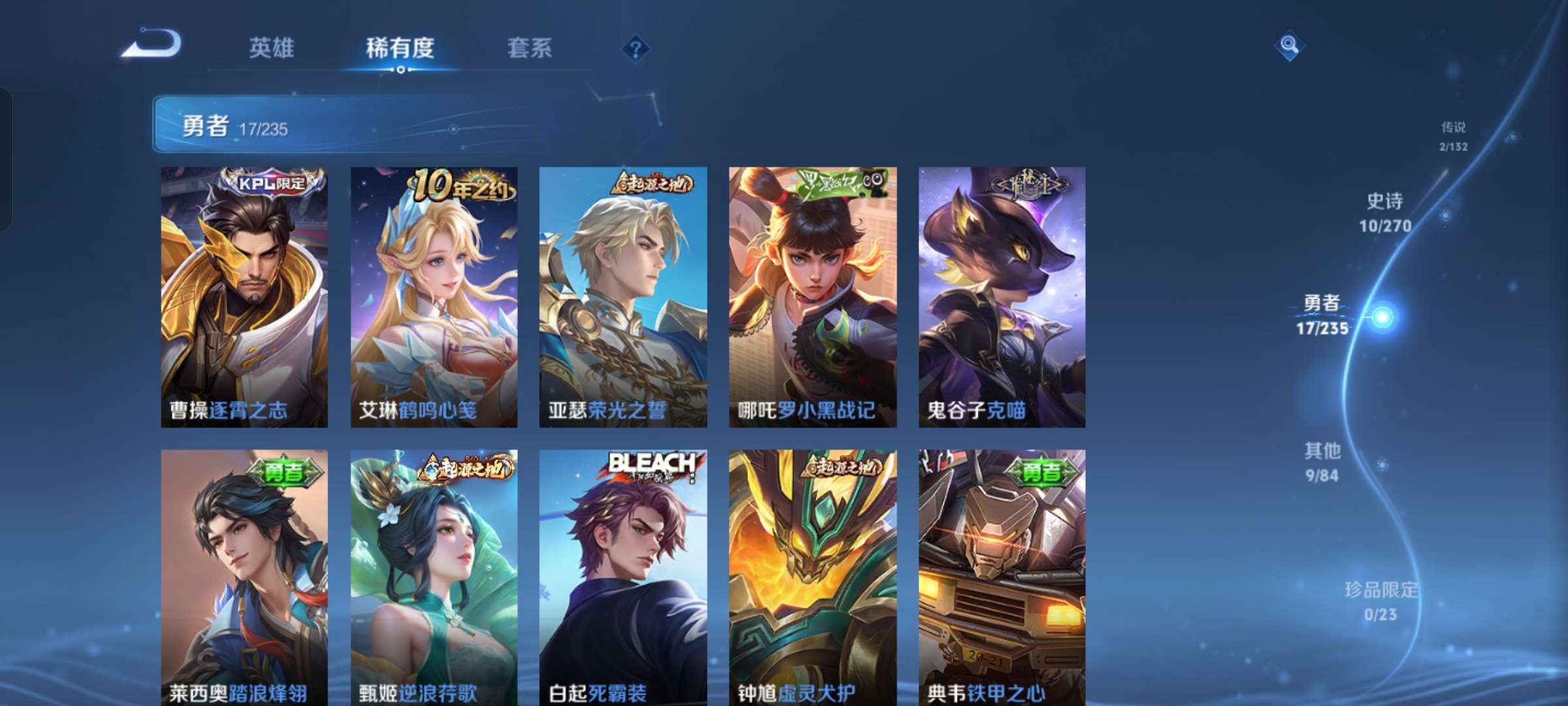The image size is (1568, 706).
Task: Choose the 艾琳 鹤鸣心笺 skin card
Action: [x=434, y=297]
